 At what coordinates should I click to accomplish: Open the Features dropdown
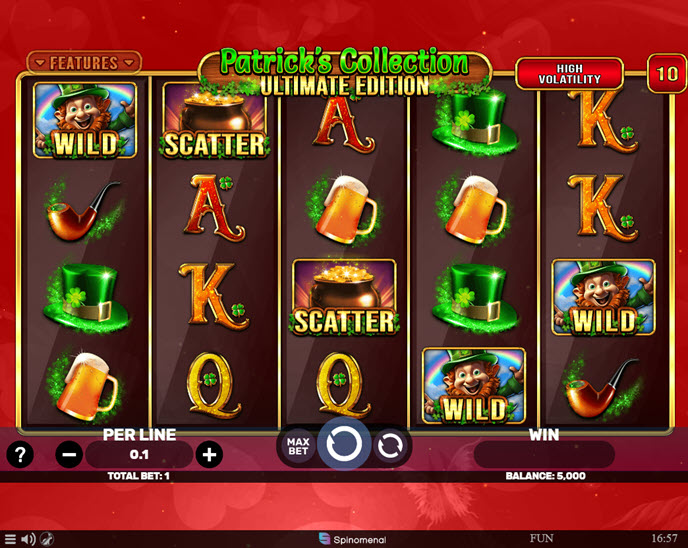tap(84, 63)
